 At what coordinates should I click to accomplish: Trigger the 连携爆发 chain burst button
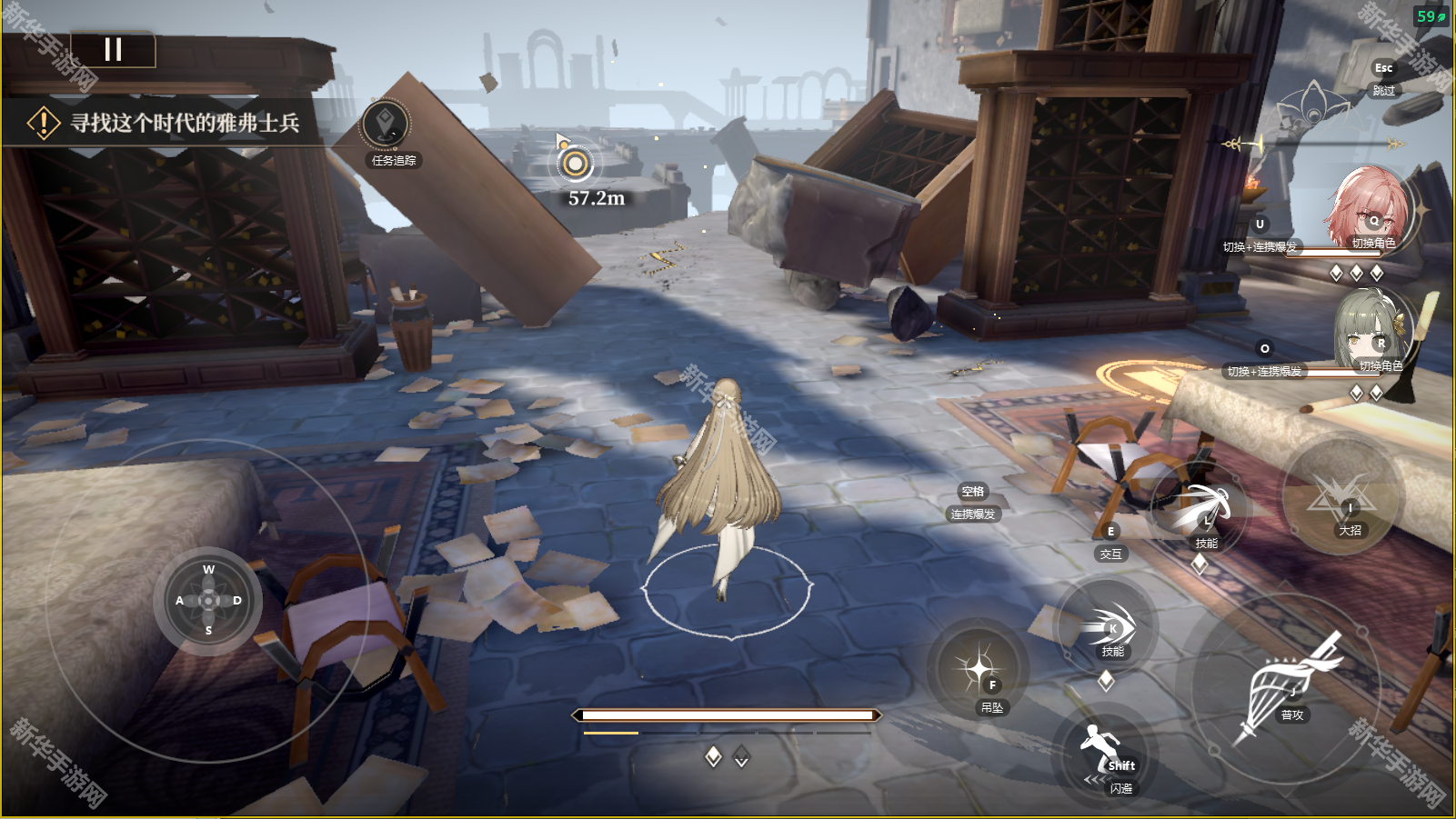[x=972, y=503]
